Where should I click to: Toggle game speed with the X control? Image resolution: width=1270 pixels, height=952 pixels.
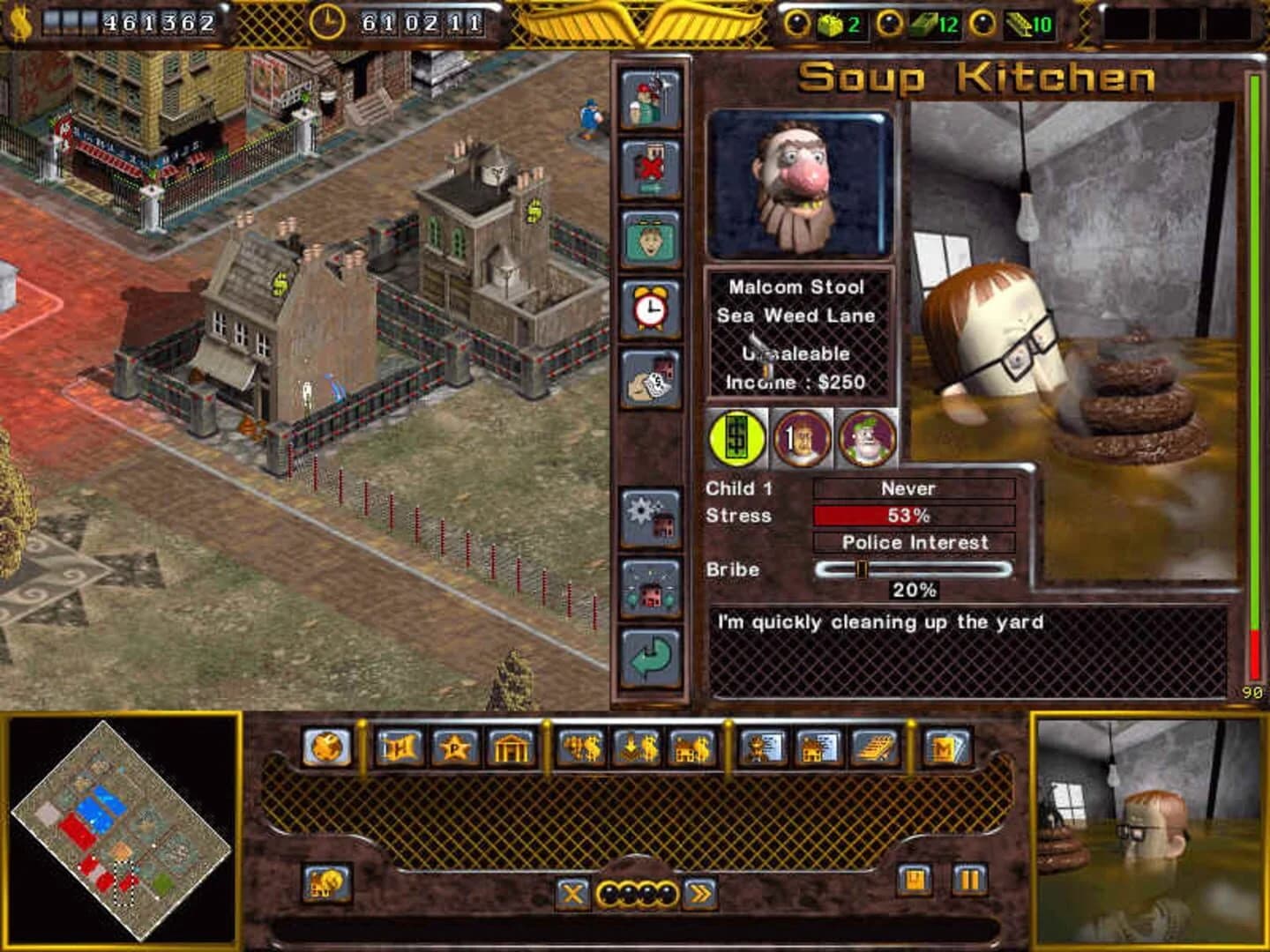point(575,894)
